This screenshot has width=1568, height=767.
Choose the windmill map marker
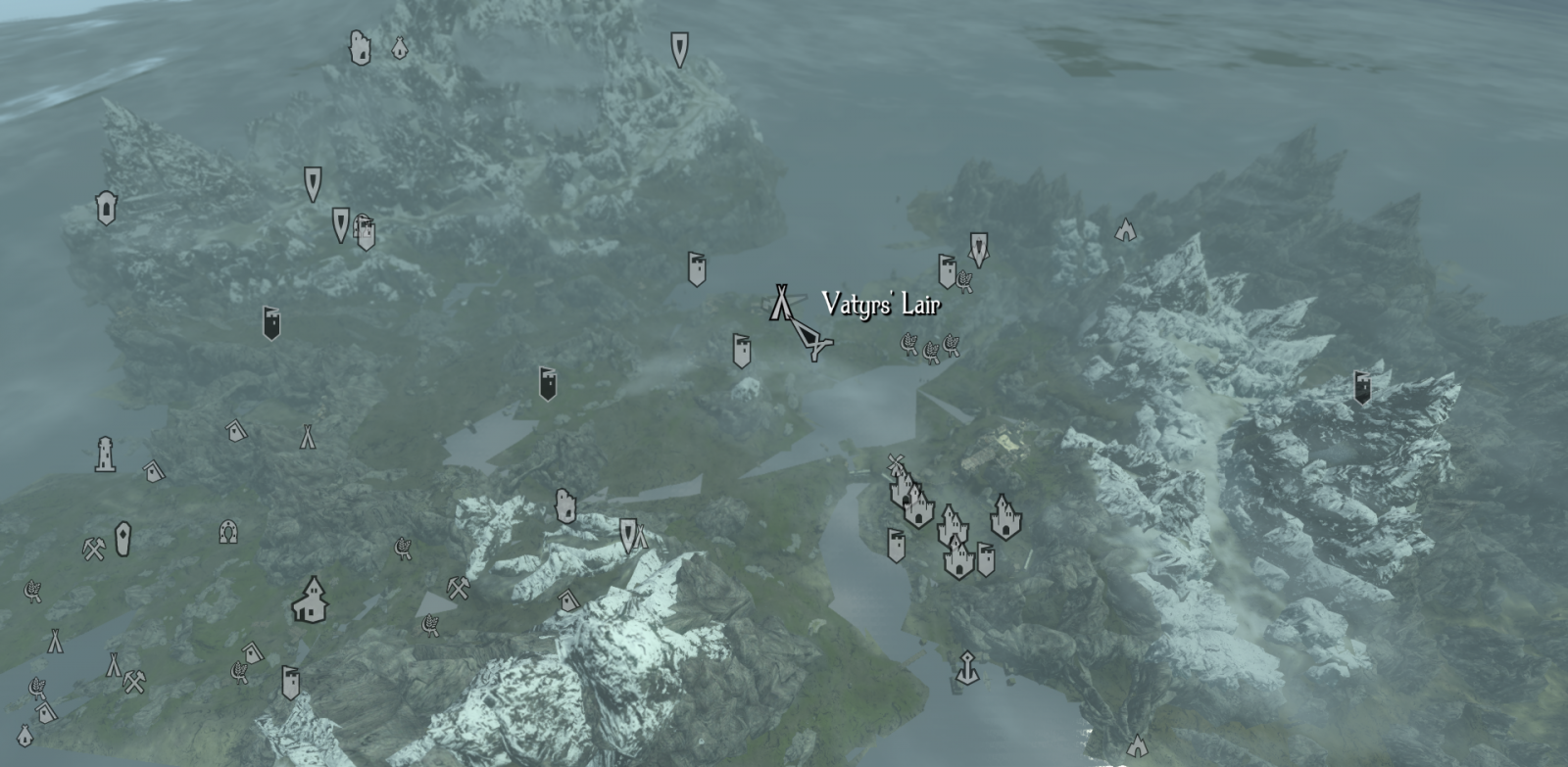(894, 462)
